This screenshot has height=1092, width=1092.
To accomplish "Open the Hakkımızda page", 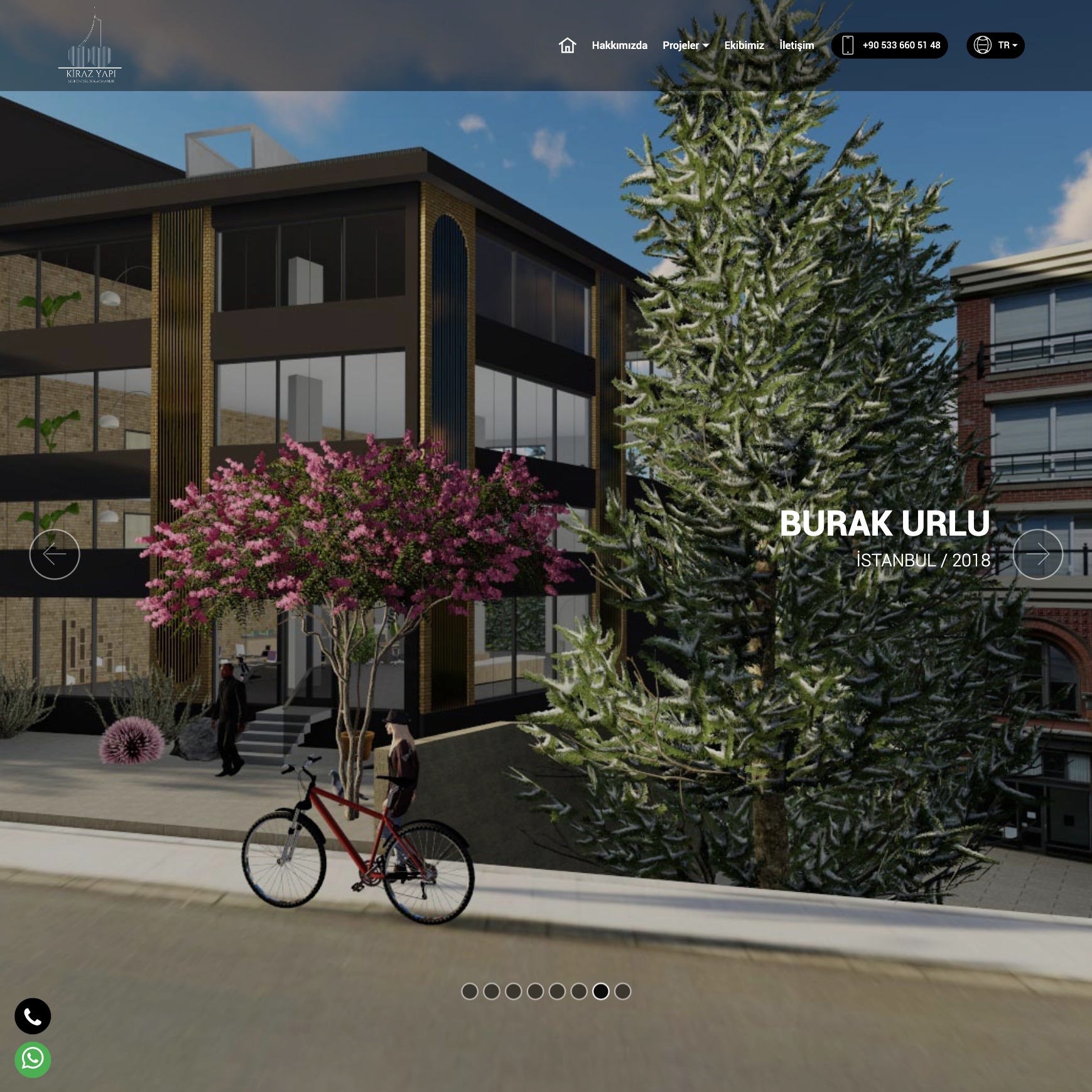I will tap(619, 45).
